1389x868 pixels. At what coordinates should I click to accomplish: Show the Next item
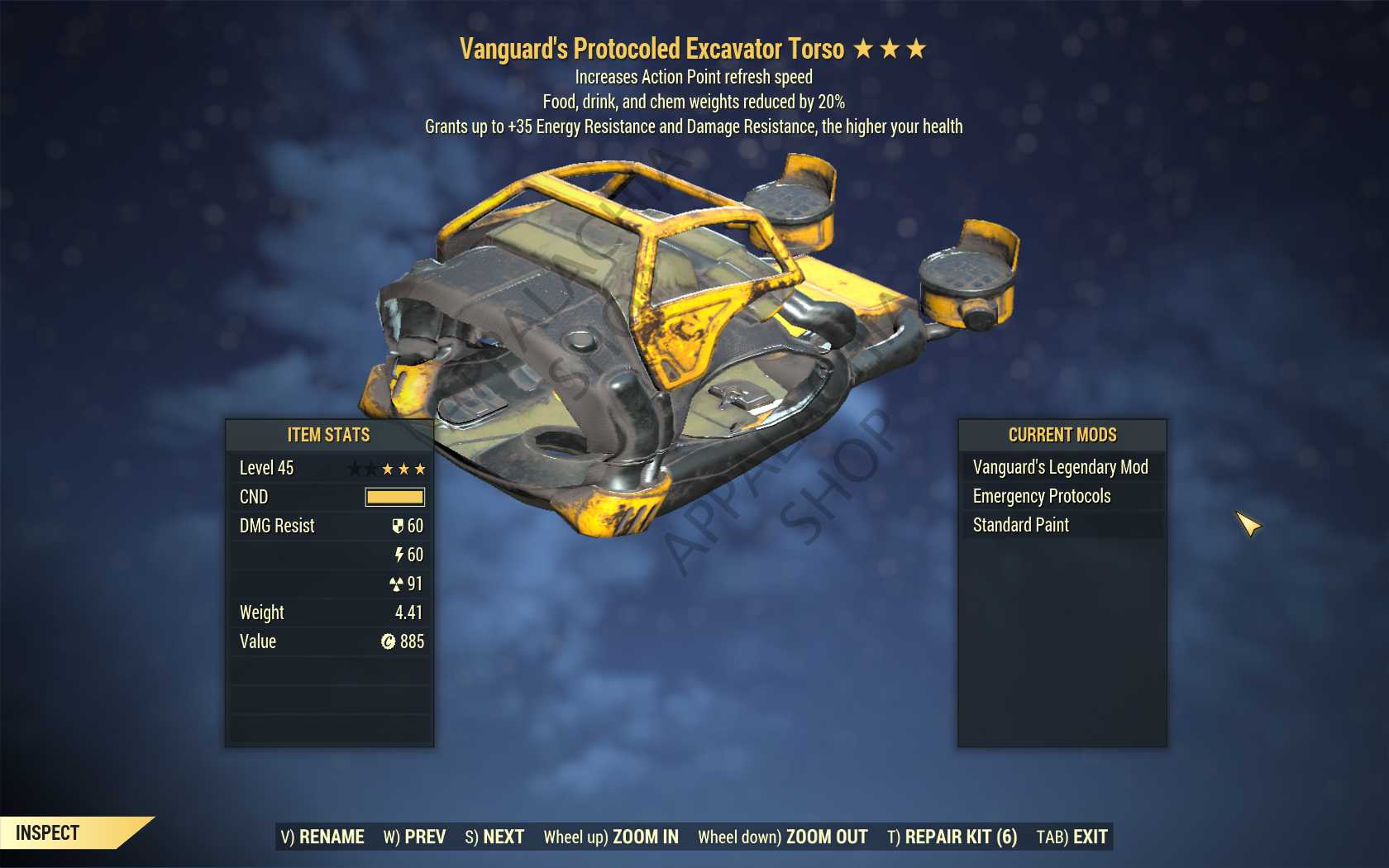click(494, 837)
